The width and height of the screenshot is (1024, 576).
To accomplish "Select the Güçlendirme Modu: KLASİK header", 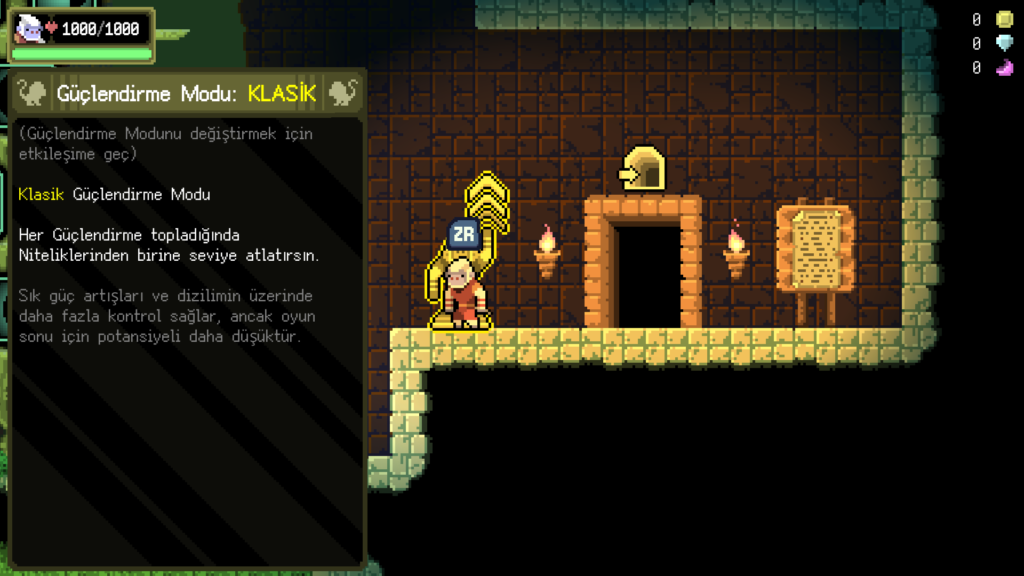I will [187, 94].
